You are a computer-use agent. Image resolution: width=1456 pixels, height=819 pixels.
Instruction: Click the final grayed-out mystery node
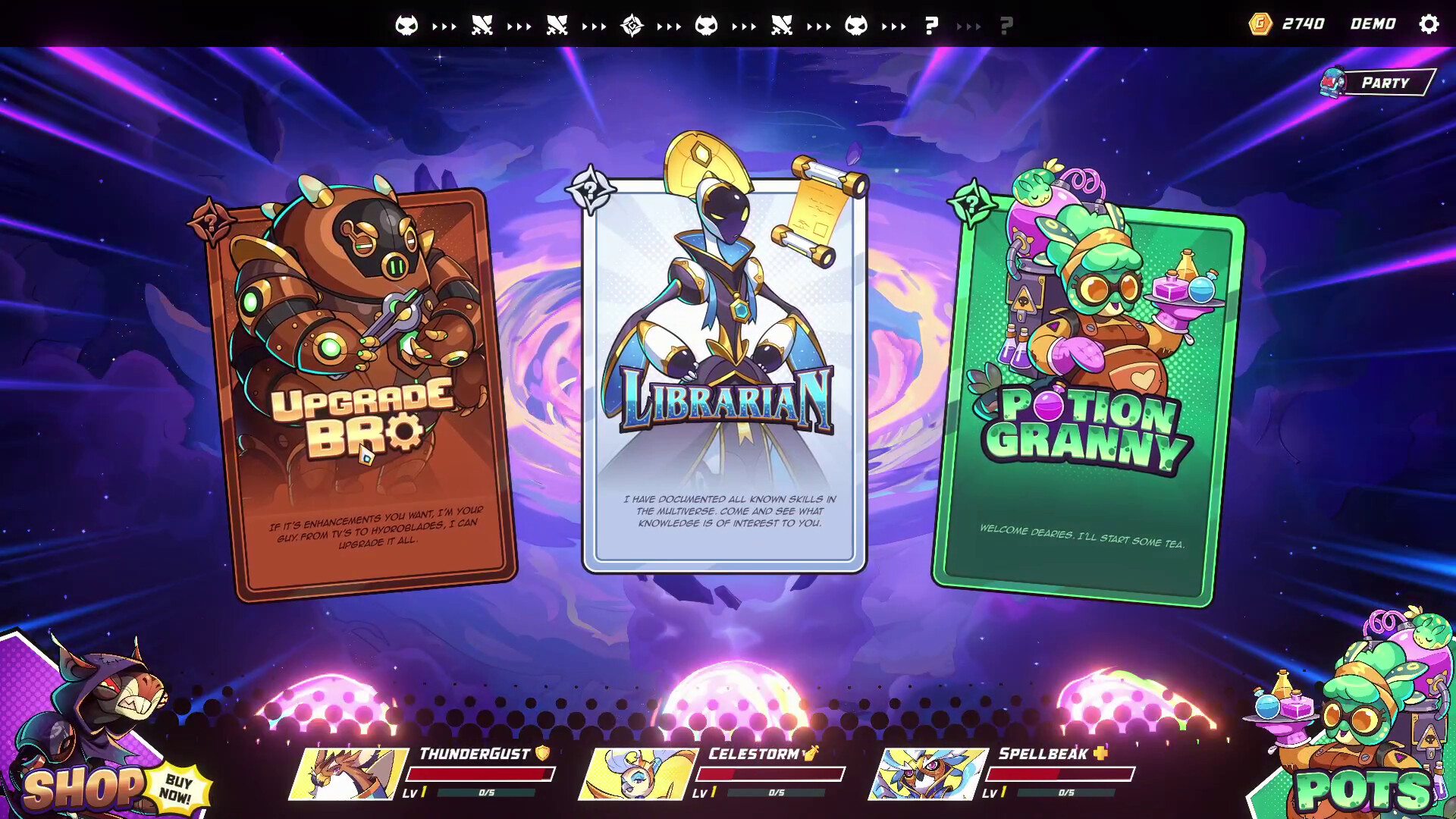click(1007, 24)
